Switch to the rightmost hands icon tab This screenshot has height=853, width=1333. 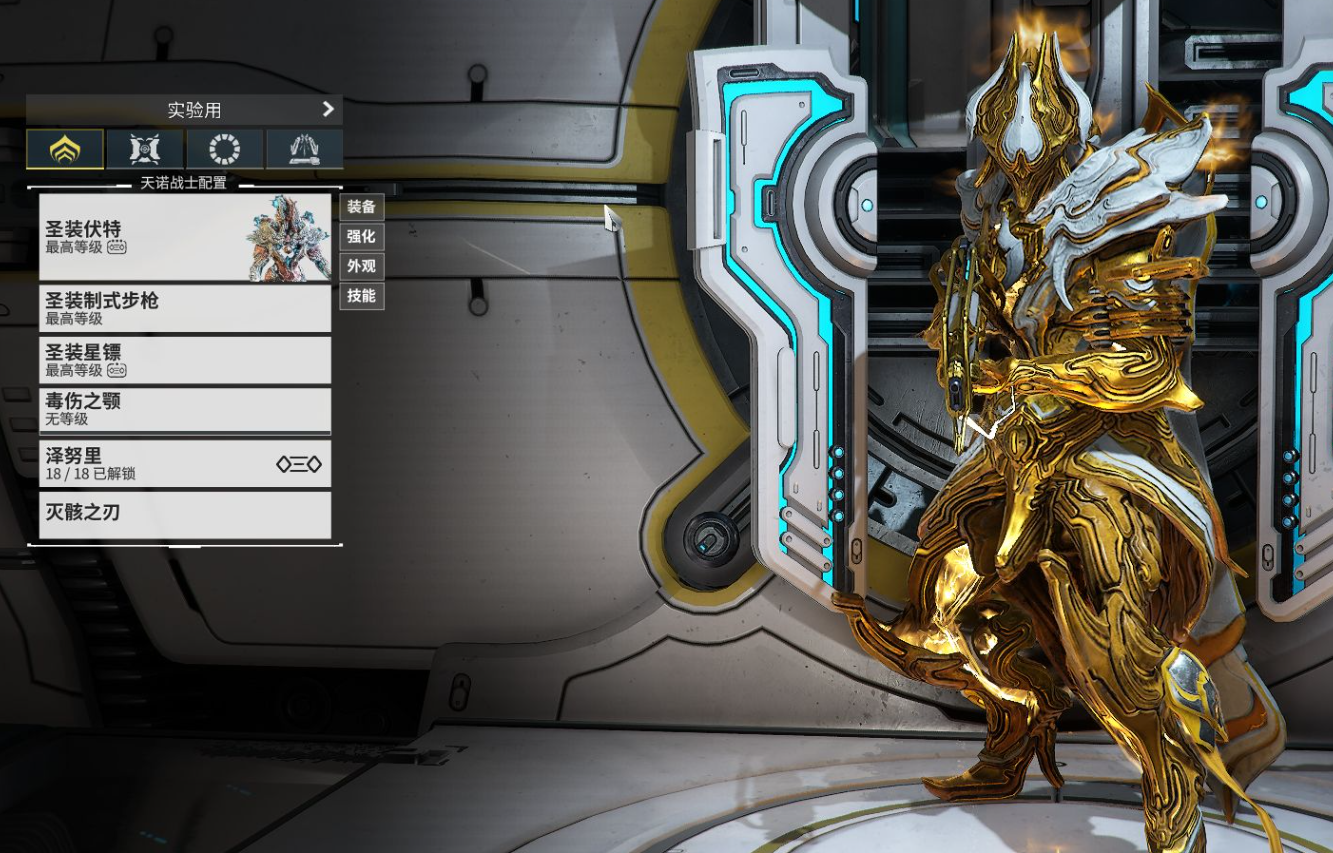click(305, 149)
